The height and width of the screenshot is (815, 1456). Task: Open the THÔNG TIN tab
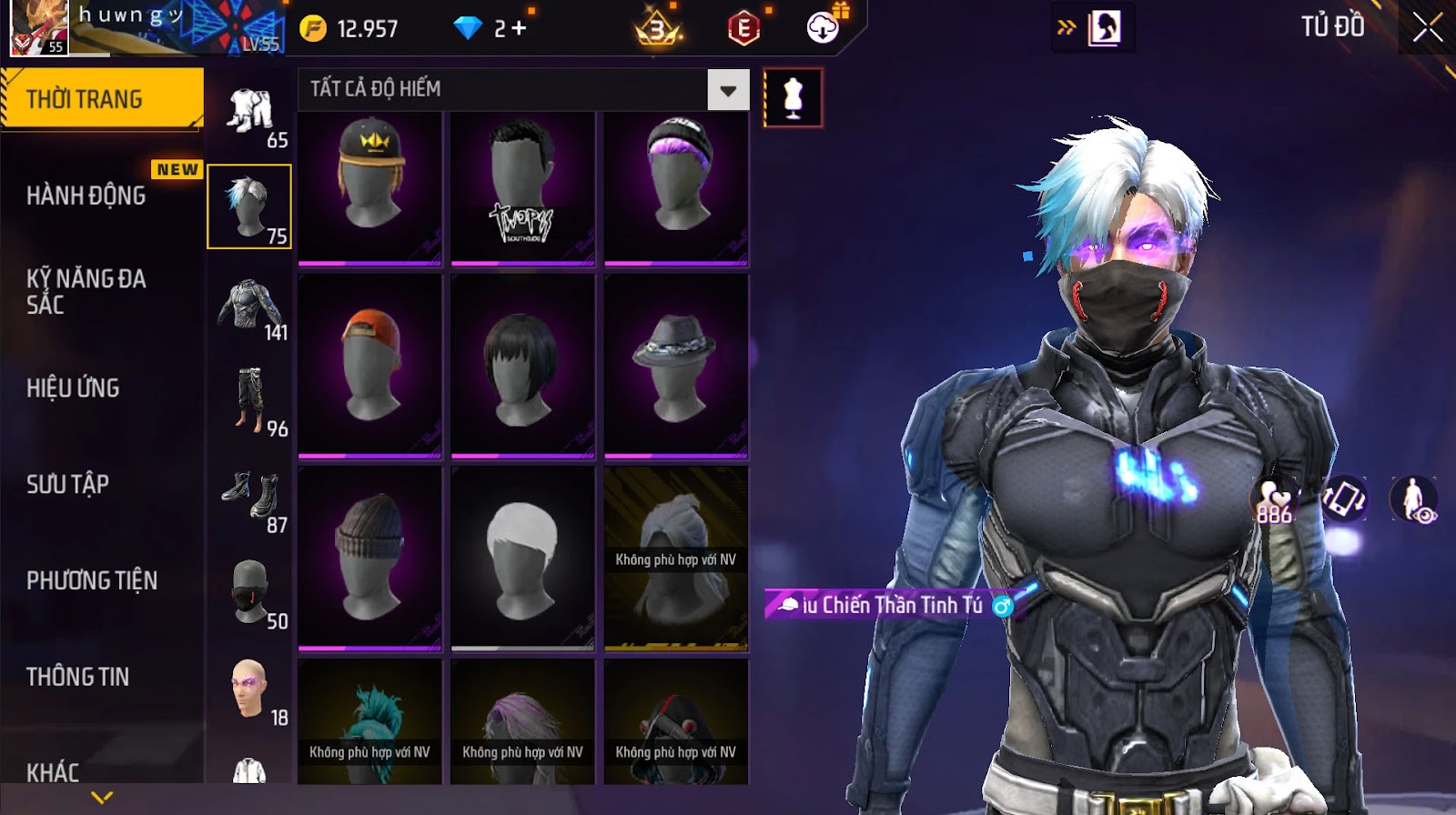78,677
